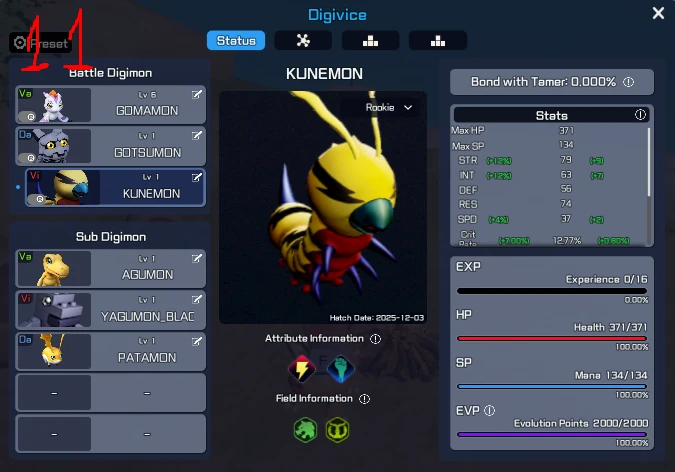Select Patamon in the Sub Digimon list
This screenshot has width=675, height=472.
point(110,351)
